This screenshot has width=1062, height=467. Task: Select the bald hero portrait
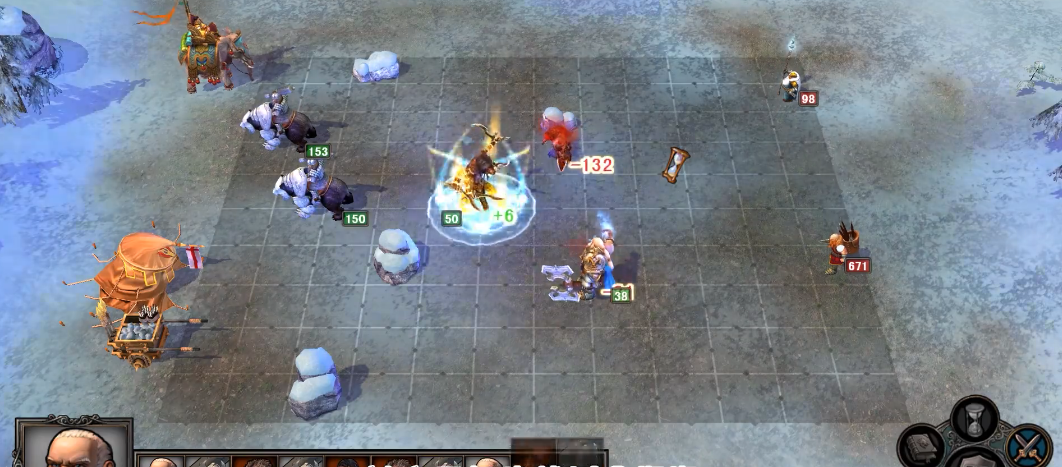pyautogui.click(x=74, y=447)
